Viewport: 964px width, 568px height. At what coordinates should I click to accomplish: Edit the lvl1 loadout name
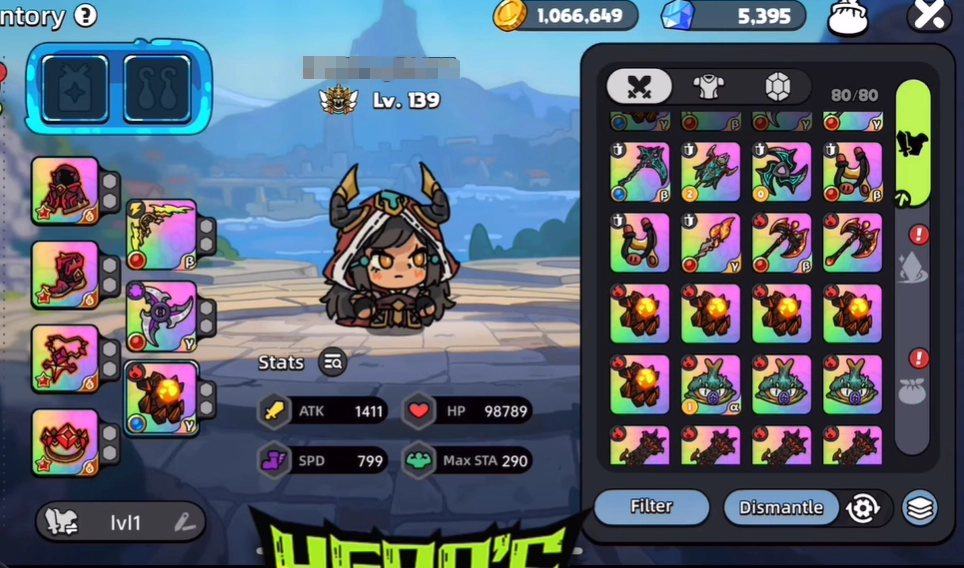184,521
